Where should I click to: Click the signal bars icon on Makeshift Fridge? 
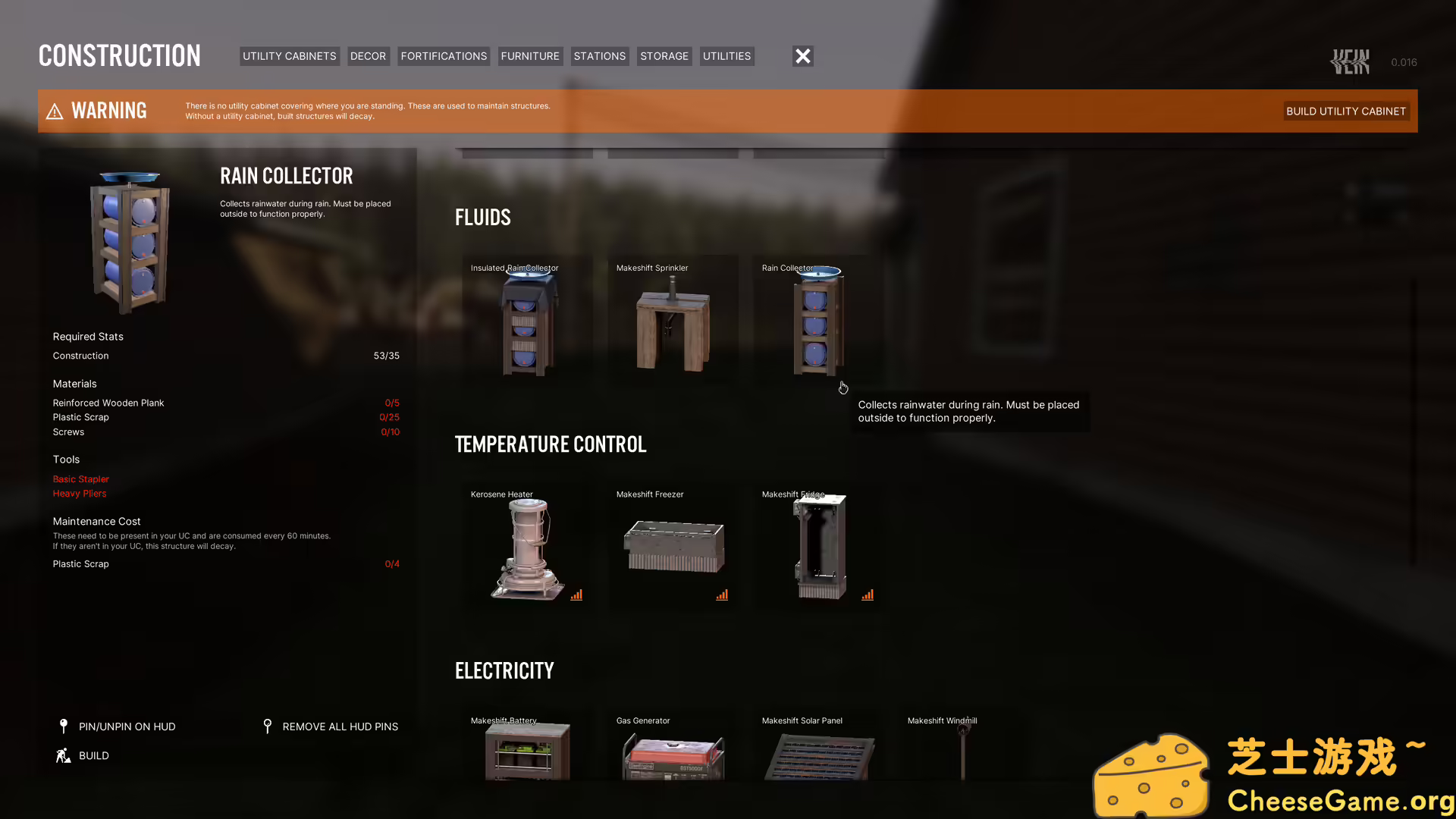[x=868, y=595]
